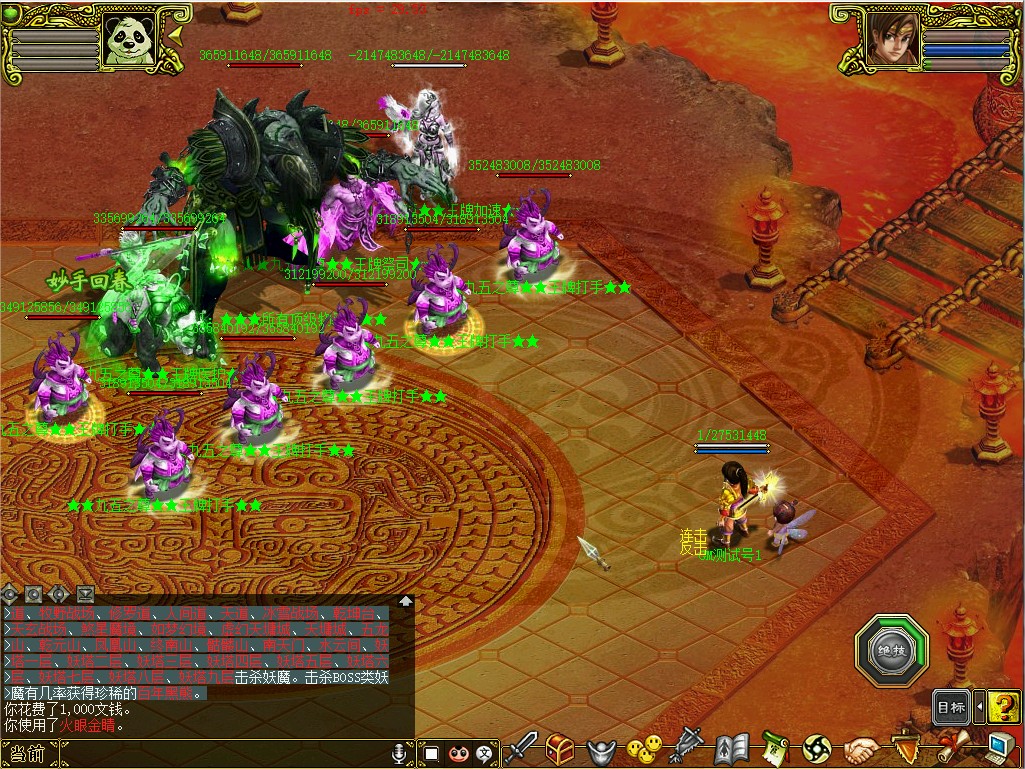Activate the 绝技 special skill button

tap(892, 650)
